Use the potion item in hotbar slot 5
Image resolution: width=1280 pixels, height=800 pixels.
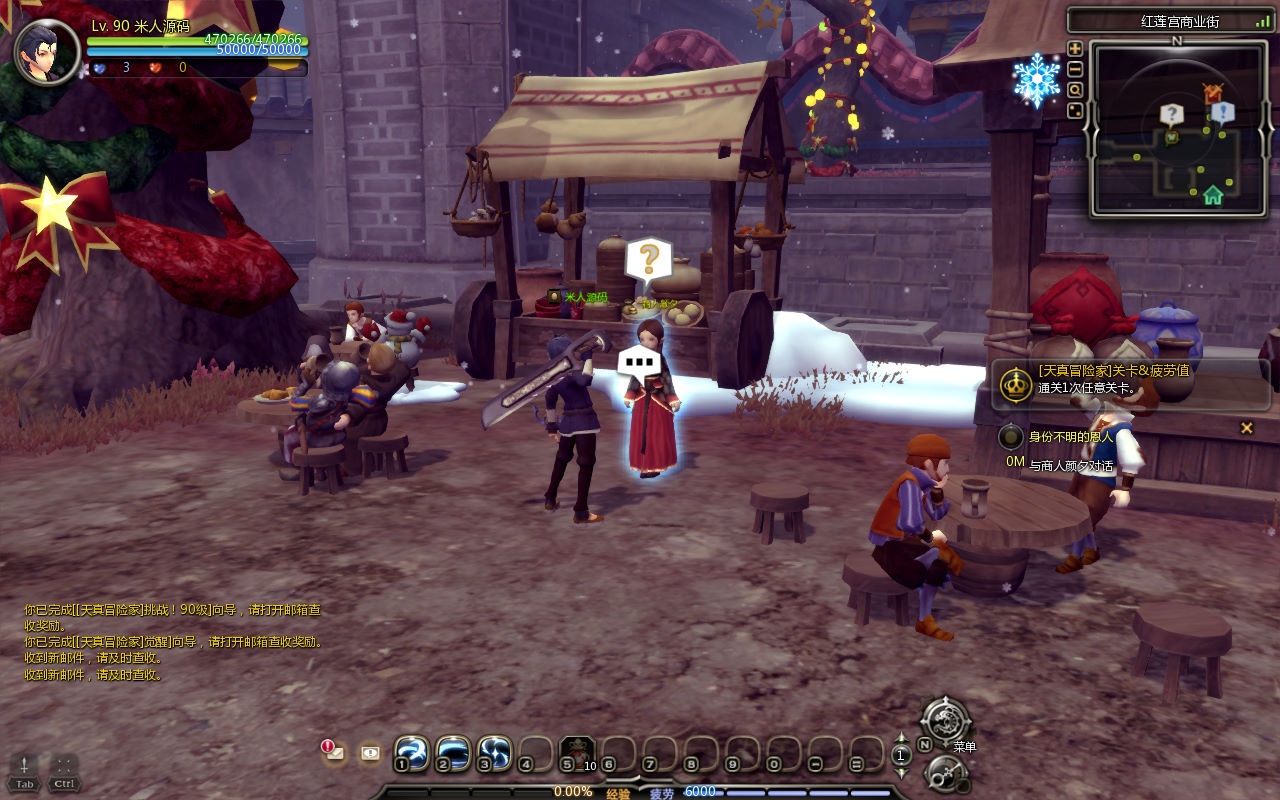[x=577, y=753]
